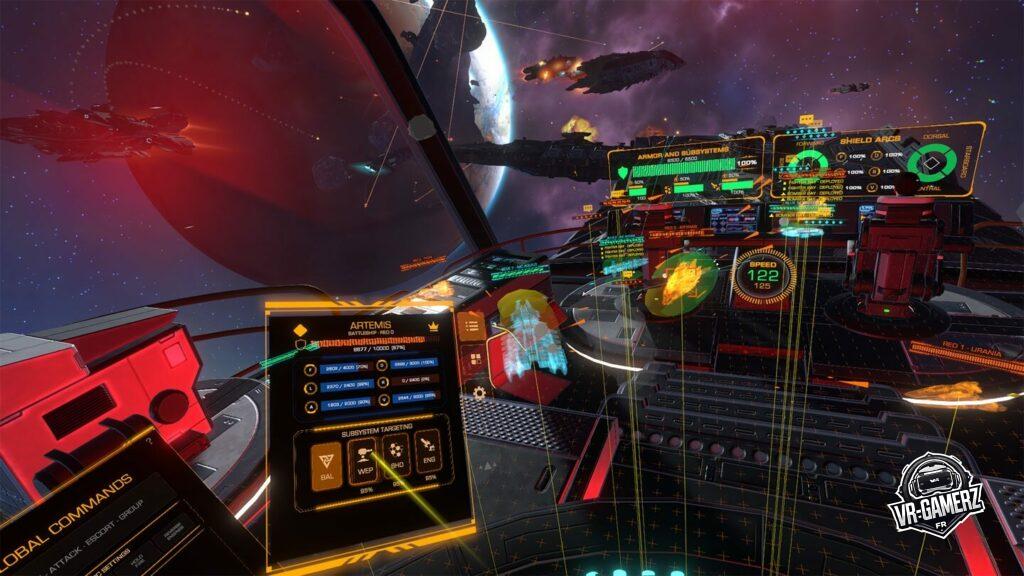Choose the SHD shields subsystem target

(x=394, y=457)
